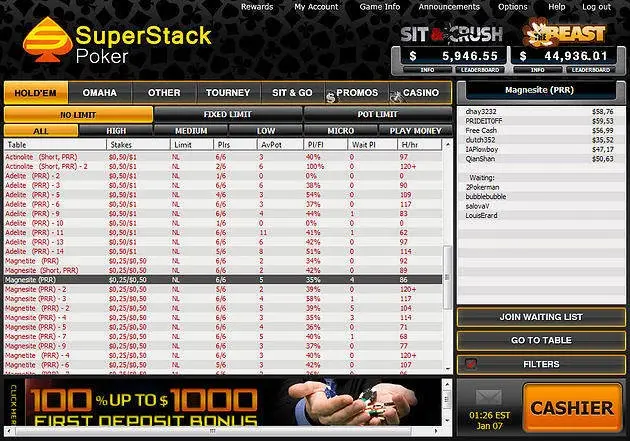Show Micro stakes tables

pos(340,131)
